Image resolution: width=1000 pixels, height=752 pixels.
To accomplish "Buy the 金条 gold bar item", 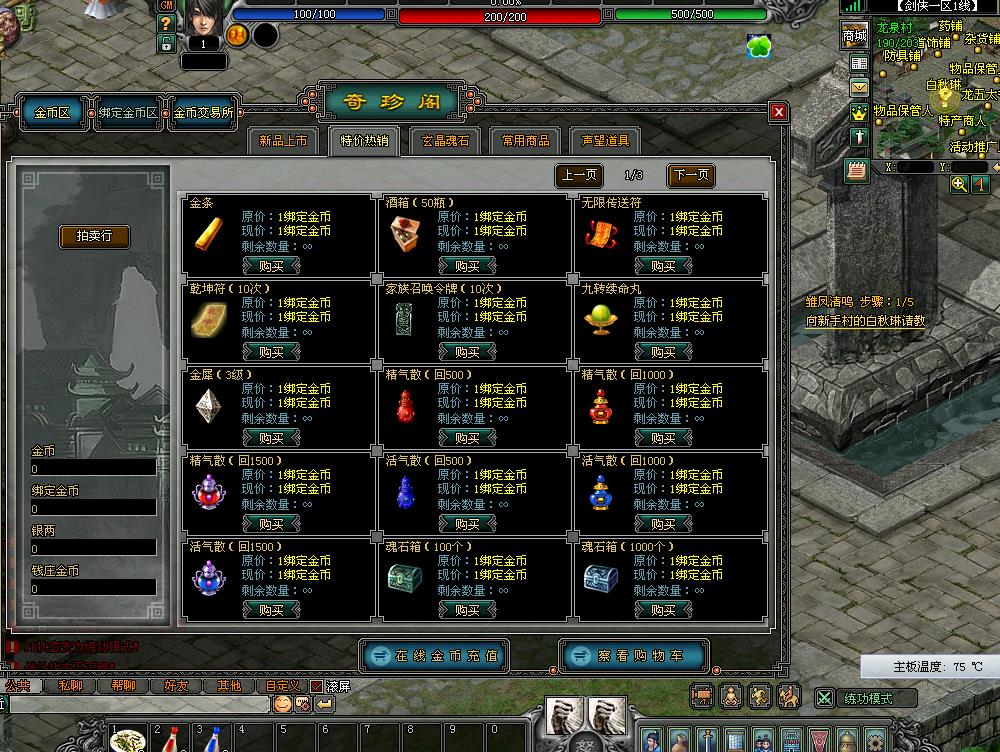I will [271, 266].
